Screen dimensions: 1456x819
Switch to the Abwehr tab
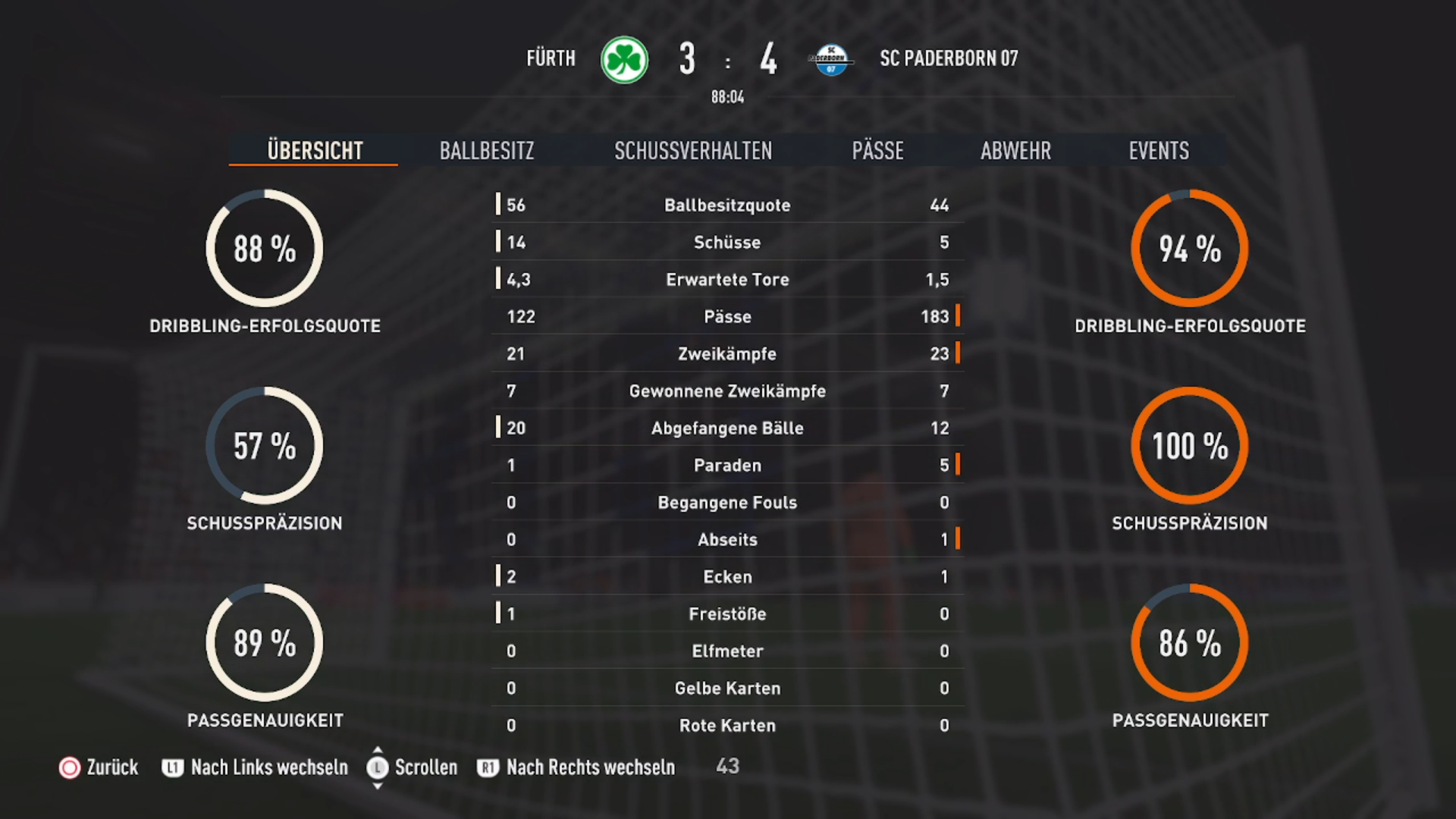coord(1015,150)
